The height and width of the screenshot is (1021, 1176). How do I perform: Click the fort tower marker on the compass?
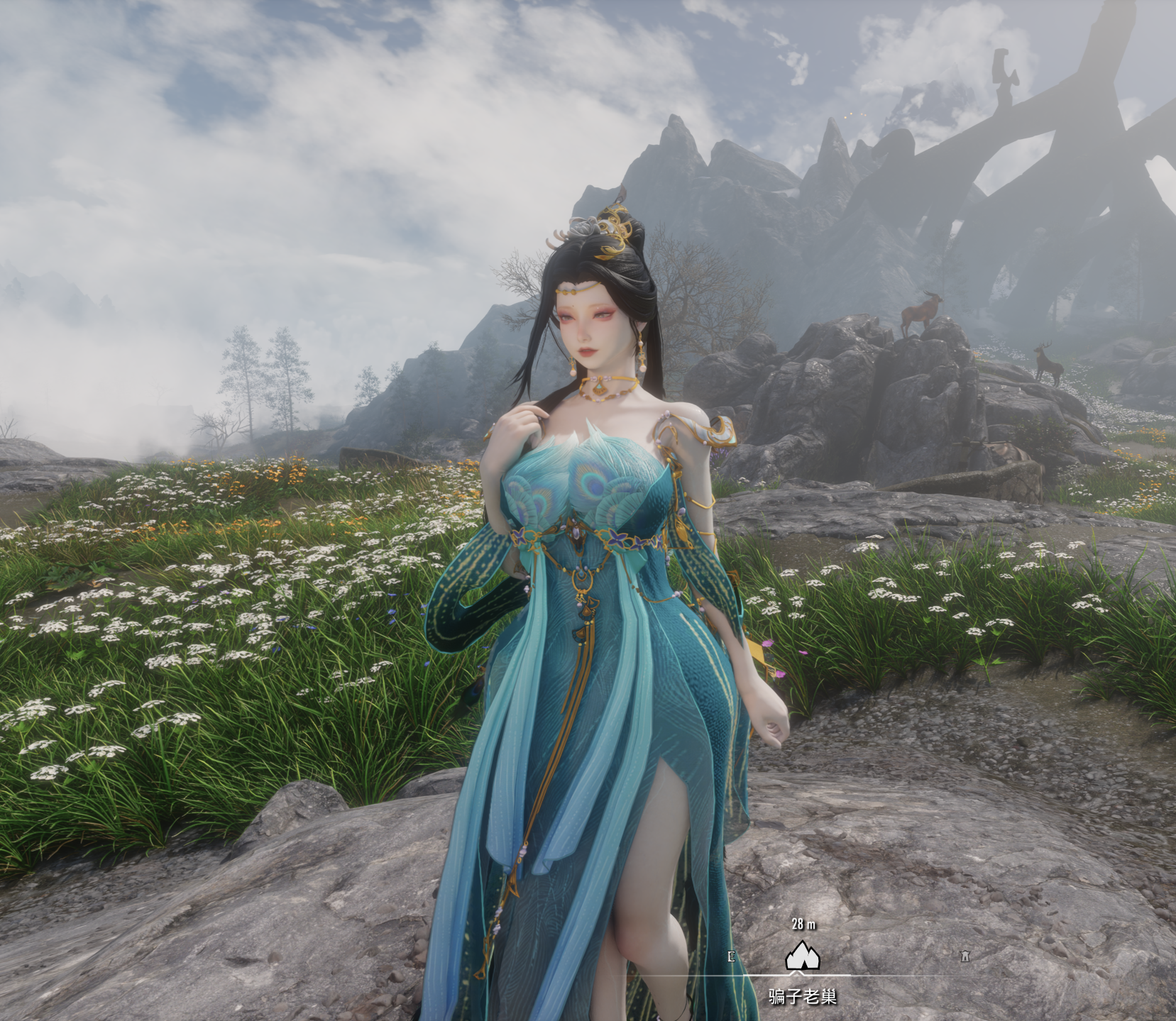965,957
